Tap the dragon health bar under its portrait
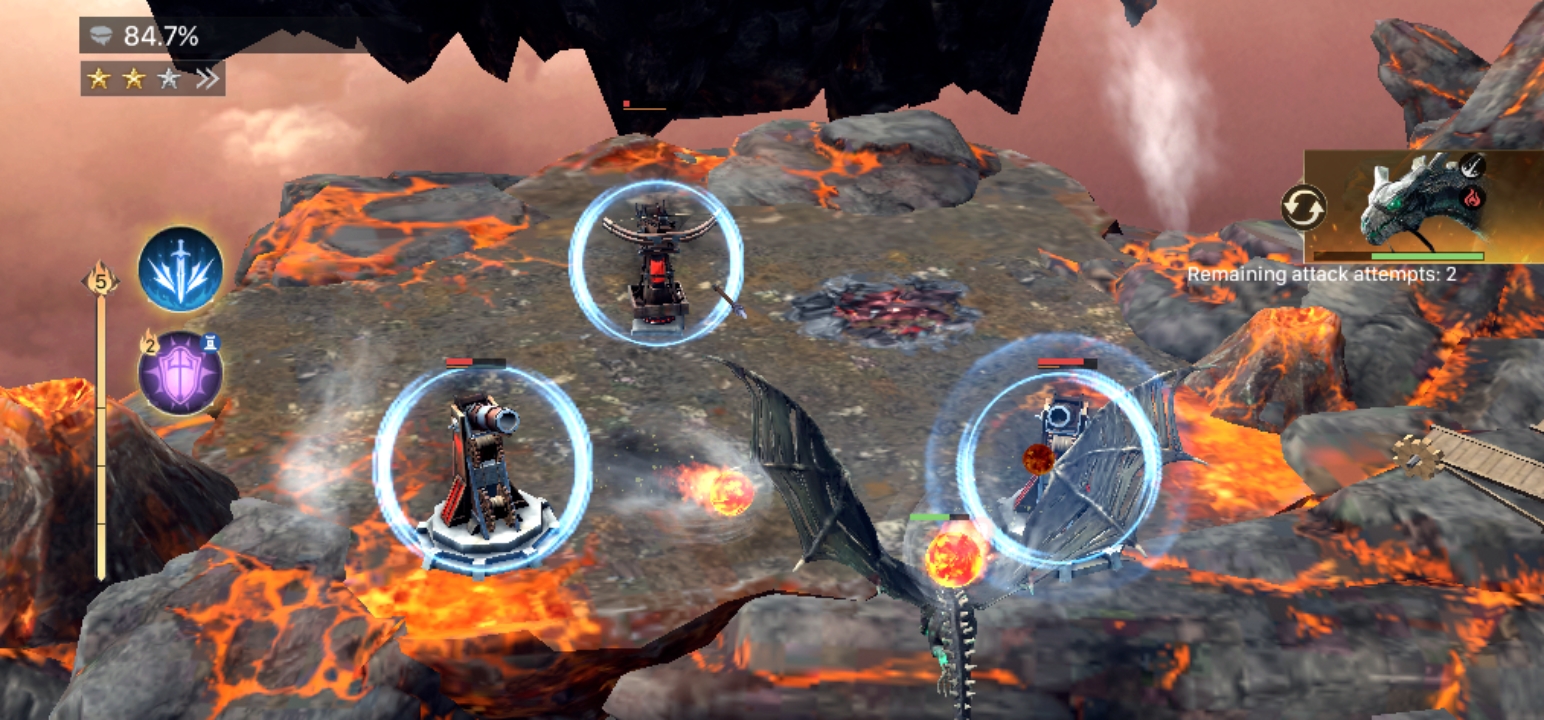This screenshot has height=720, width=1544. 1398,256
